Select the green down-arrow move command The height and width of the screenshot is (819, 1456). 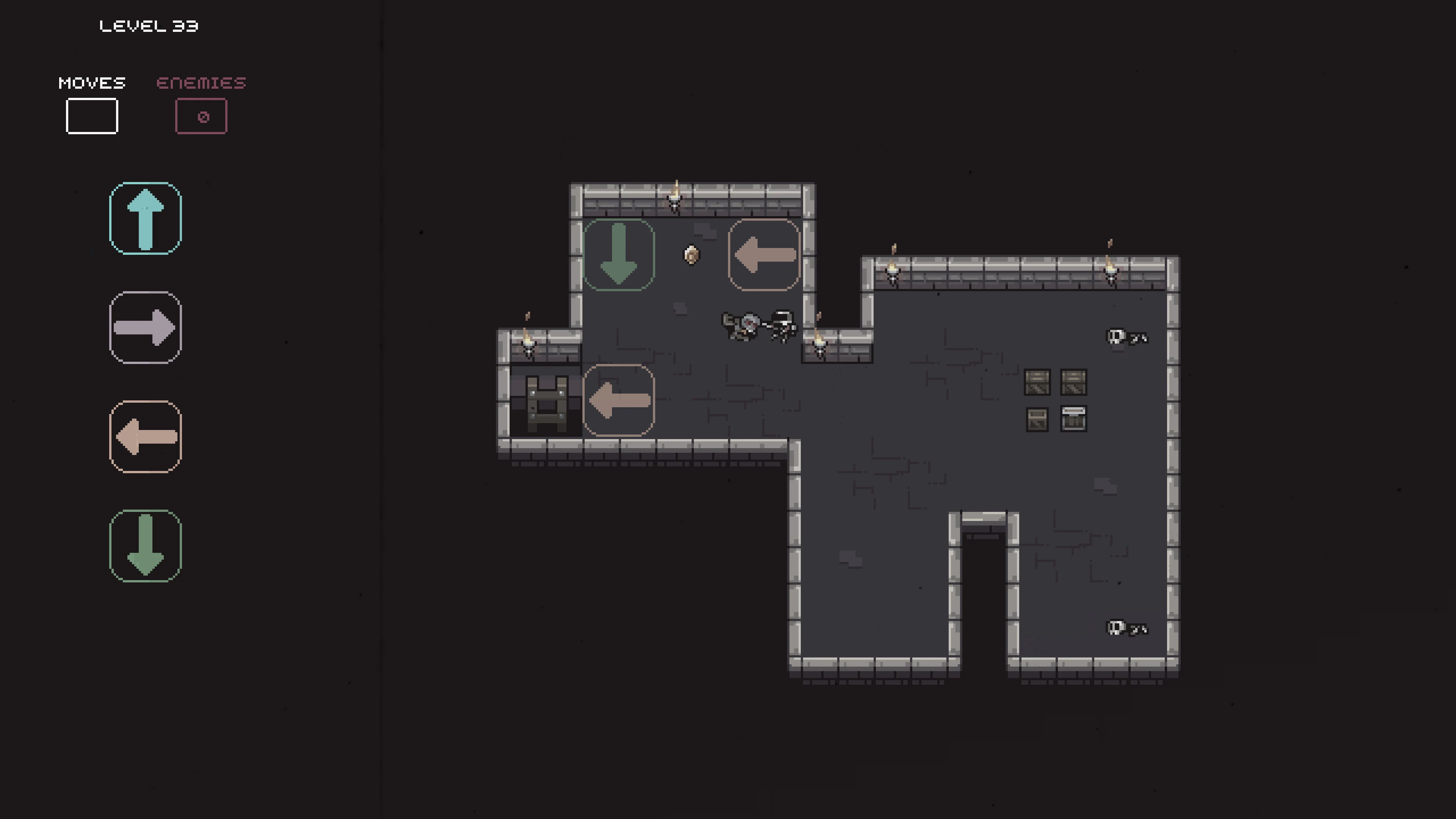coord(145,546)
